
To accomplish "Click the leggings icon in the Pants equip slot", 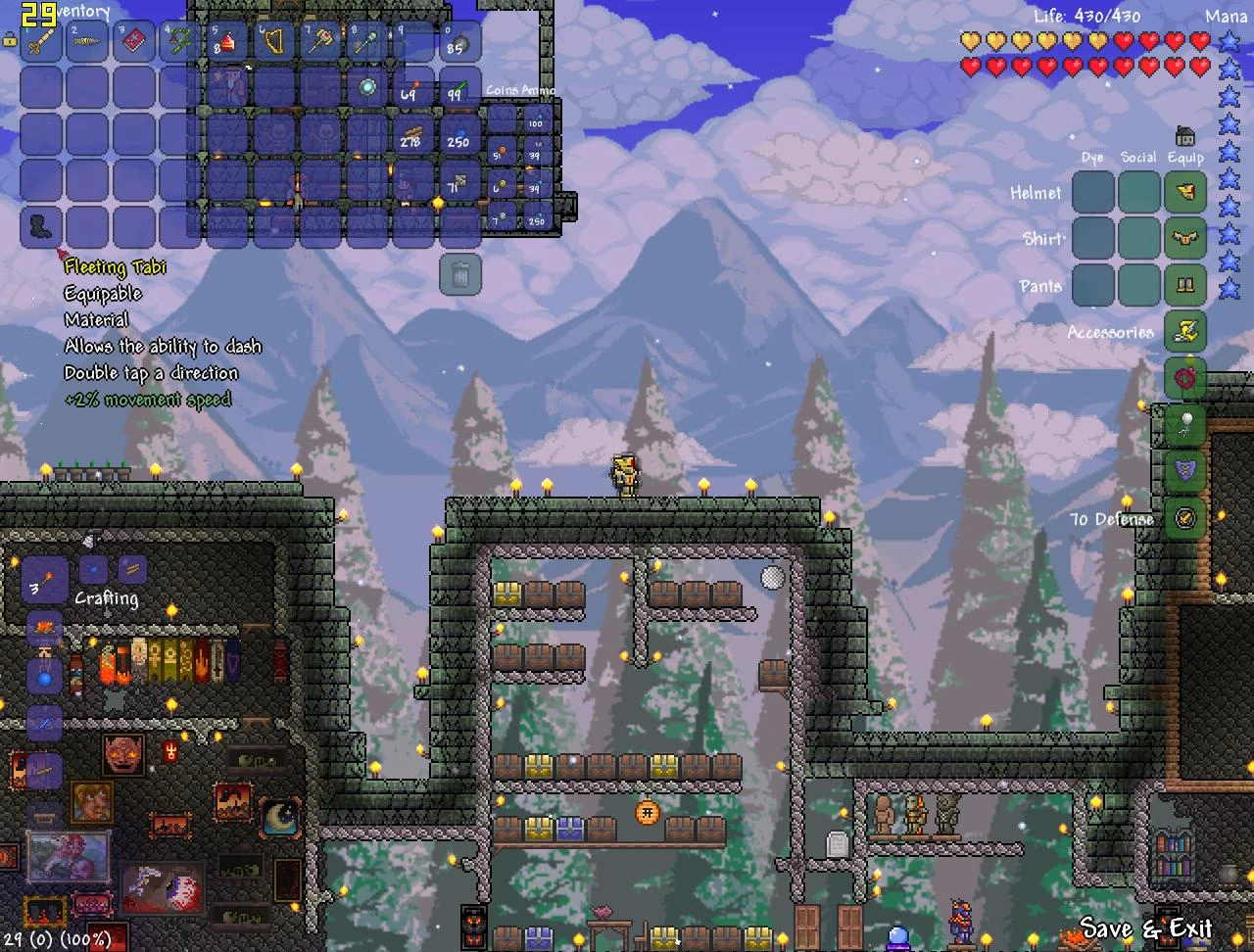I will (1184, 285).
